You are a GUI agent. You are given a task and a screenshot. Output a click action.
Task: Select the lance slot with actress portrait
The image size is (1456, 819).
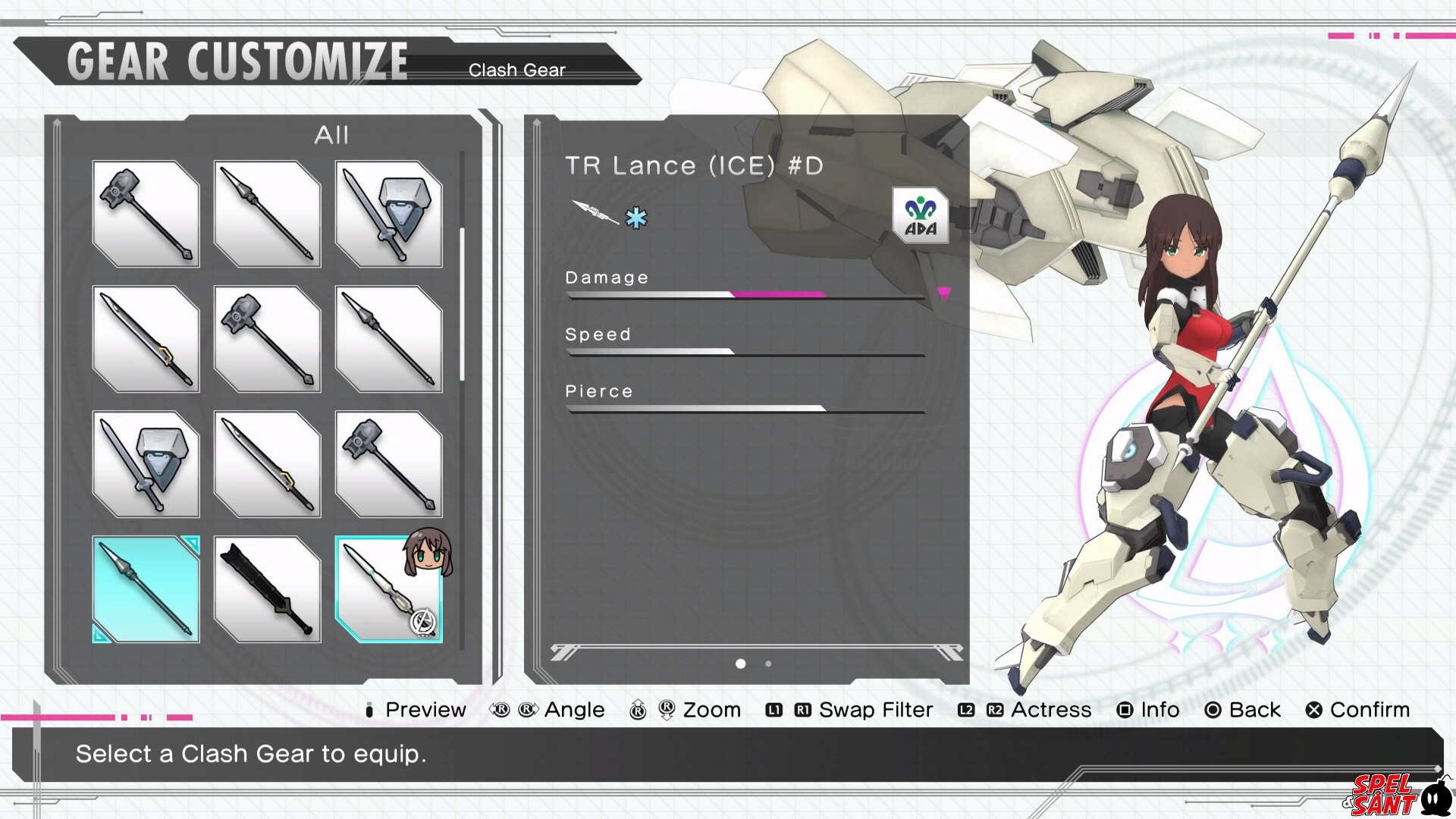(388, 589)
